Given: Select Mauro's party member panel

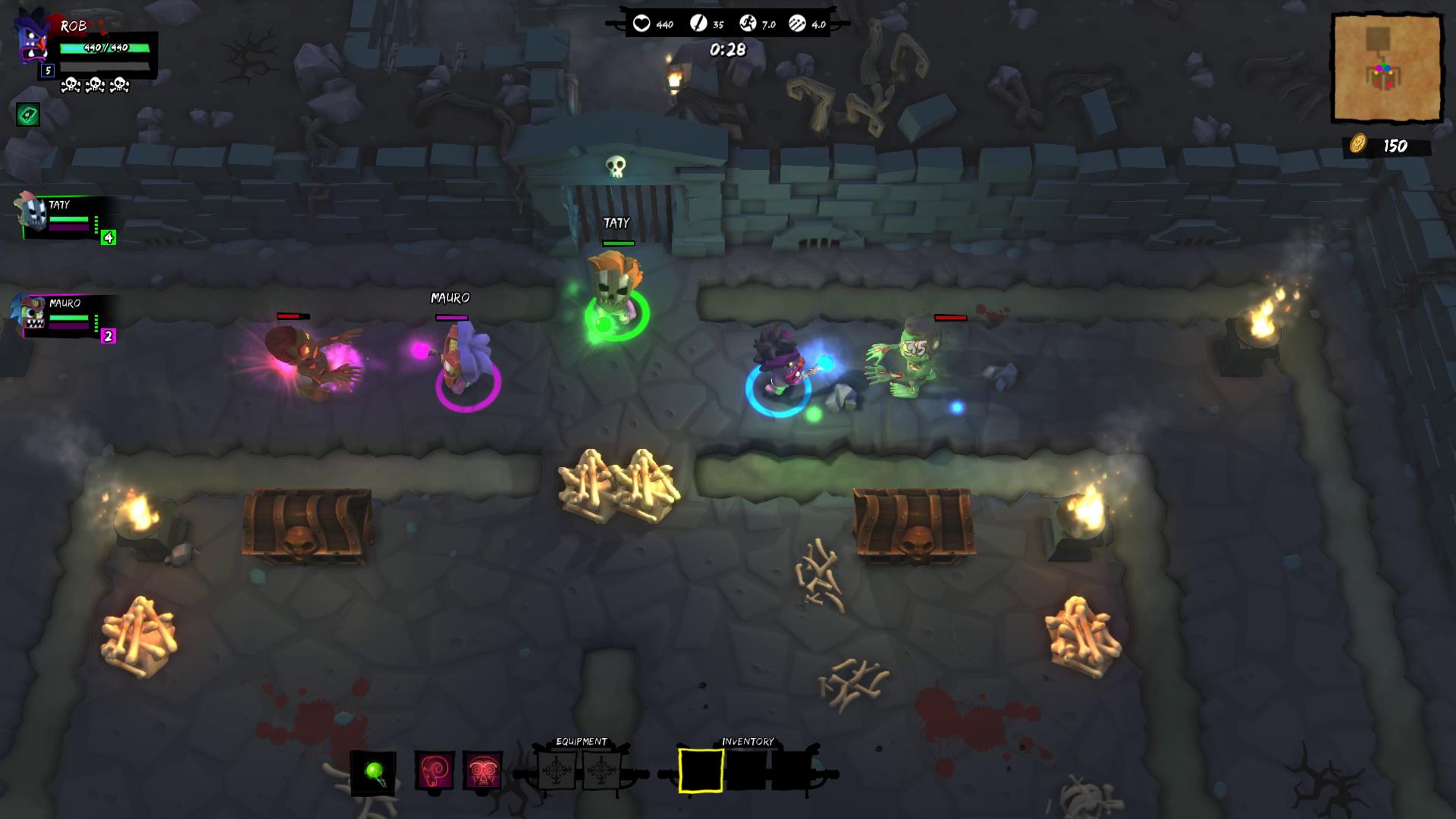Looking at the screenshot, I should (67, 315).
